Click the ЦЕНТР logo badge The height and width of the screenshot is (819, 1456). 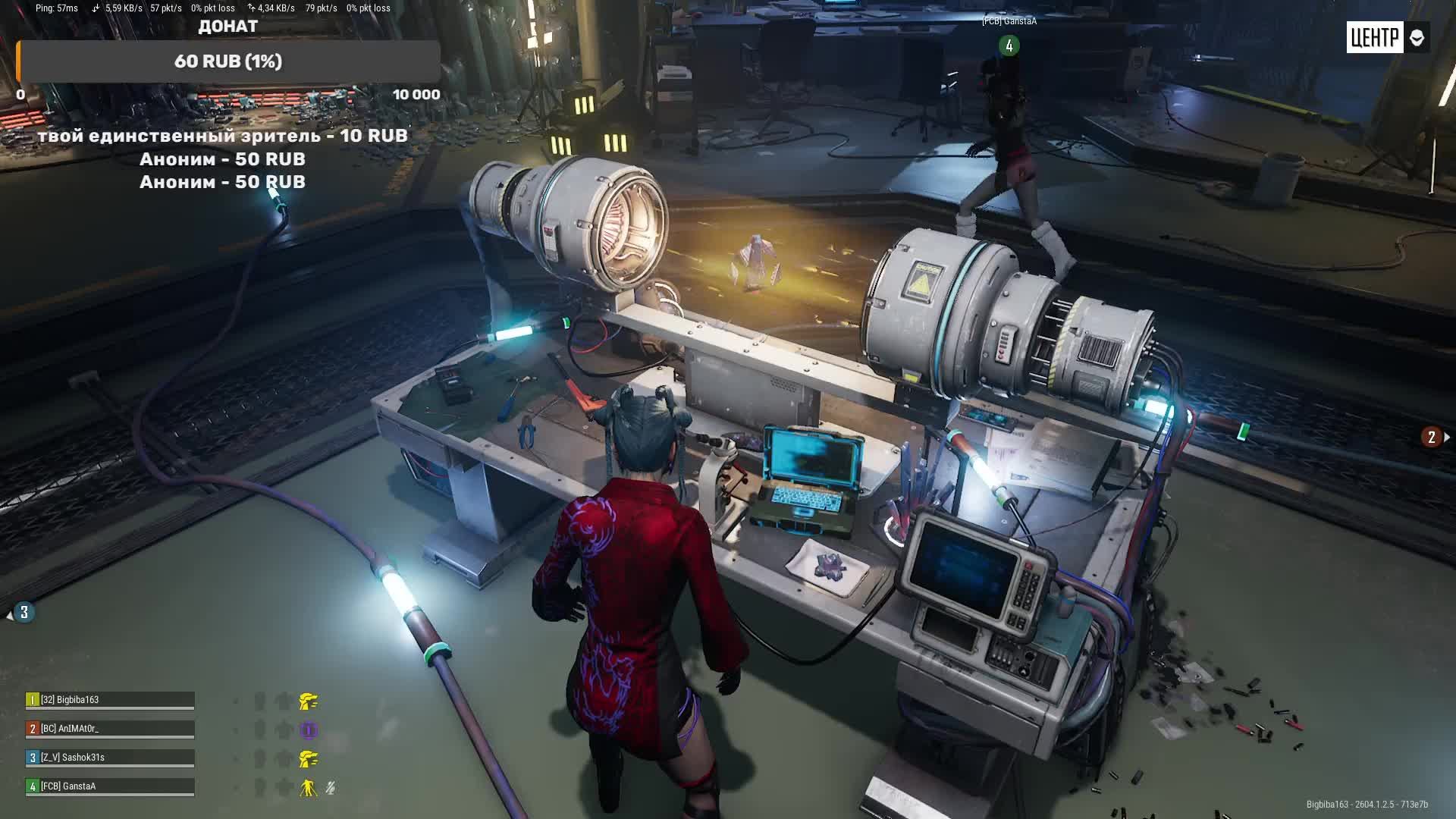pyautogui.click(x=1374, y=37)
